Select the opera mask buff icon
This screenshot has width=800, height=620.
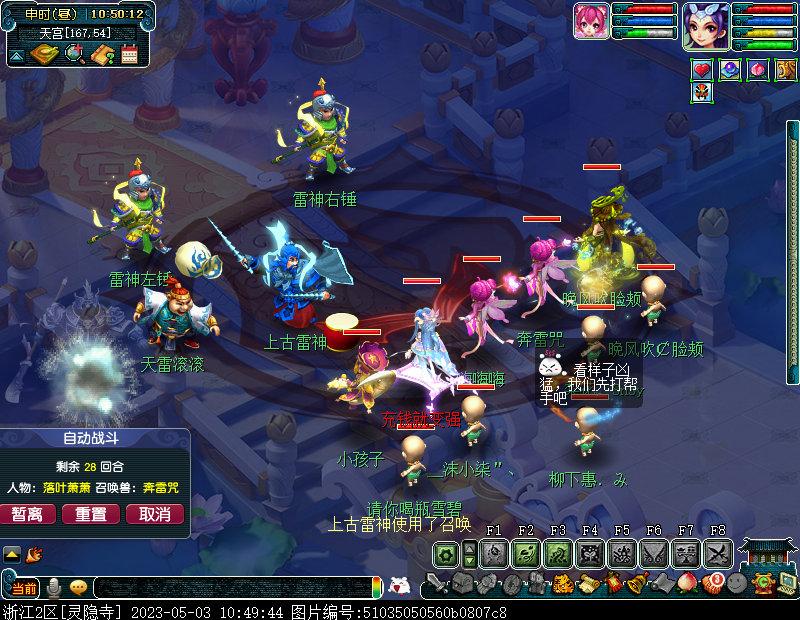(x=702, y=94)
